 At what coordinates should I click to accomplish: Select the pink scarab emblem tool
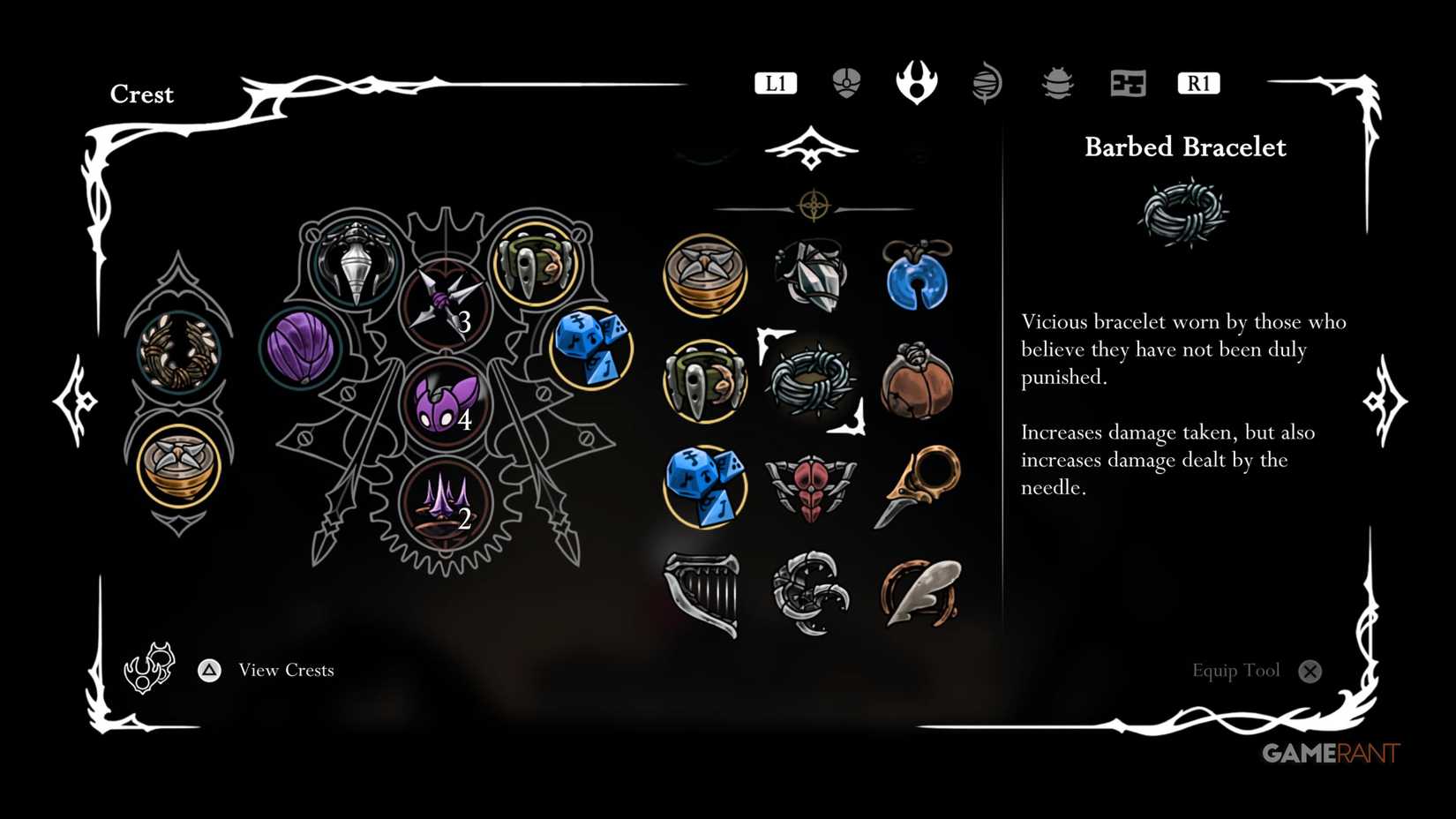(812, 484)
